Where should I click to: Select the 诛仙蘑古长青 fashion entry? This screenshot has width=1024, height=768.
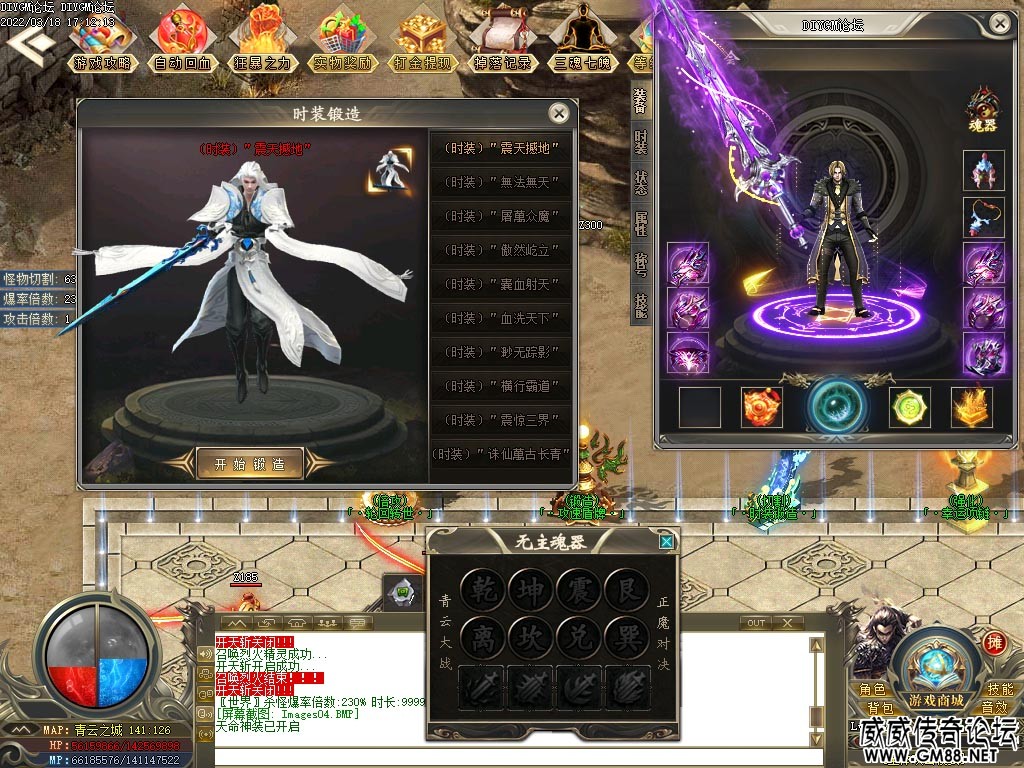click(501, 454)
